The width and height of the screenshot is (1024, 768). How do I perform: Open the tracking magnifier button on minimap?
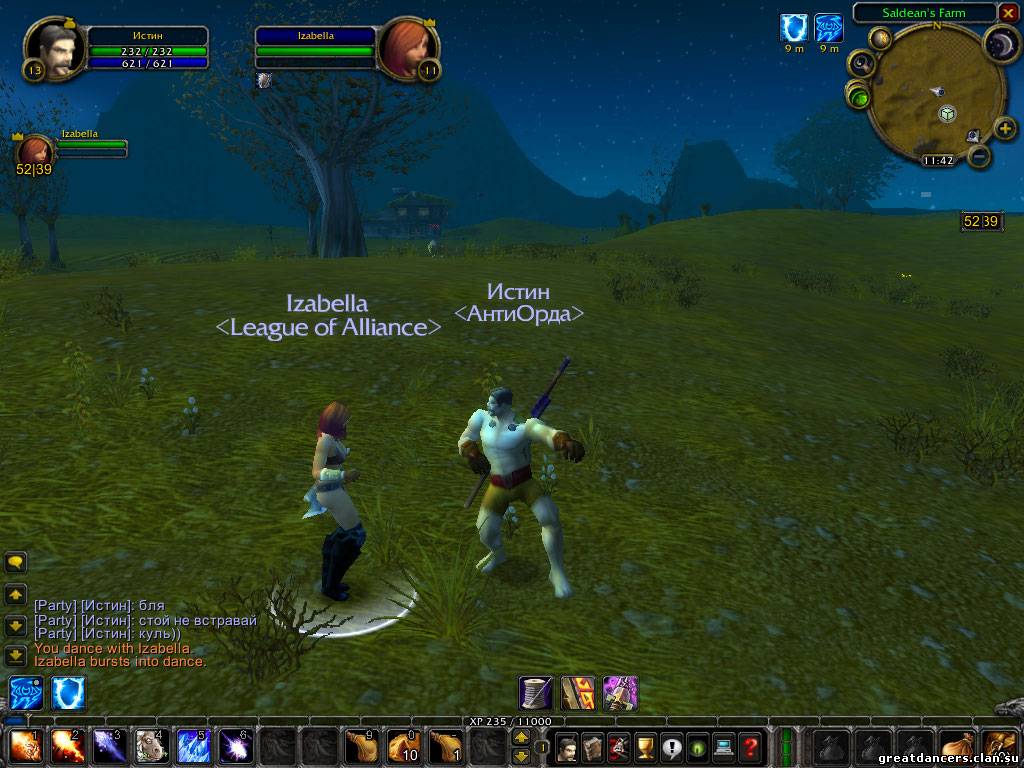click(860, 64)
